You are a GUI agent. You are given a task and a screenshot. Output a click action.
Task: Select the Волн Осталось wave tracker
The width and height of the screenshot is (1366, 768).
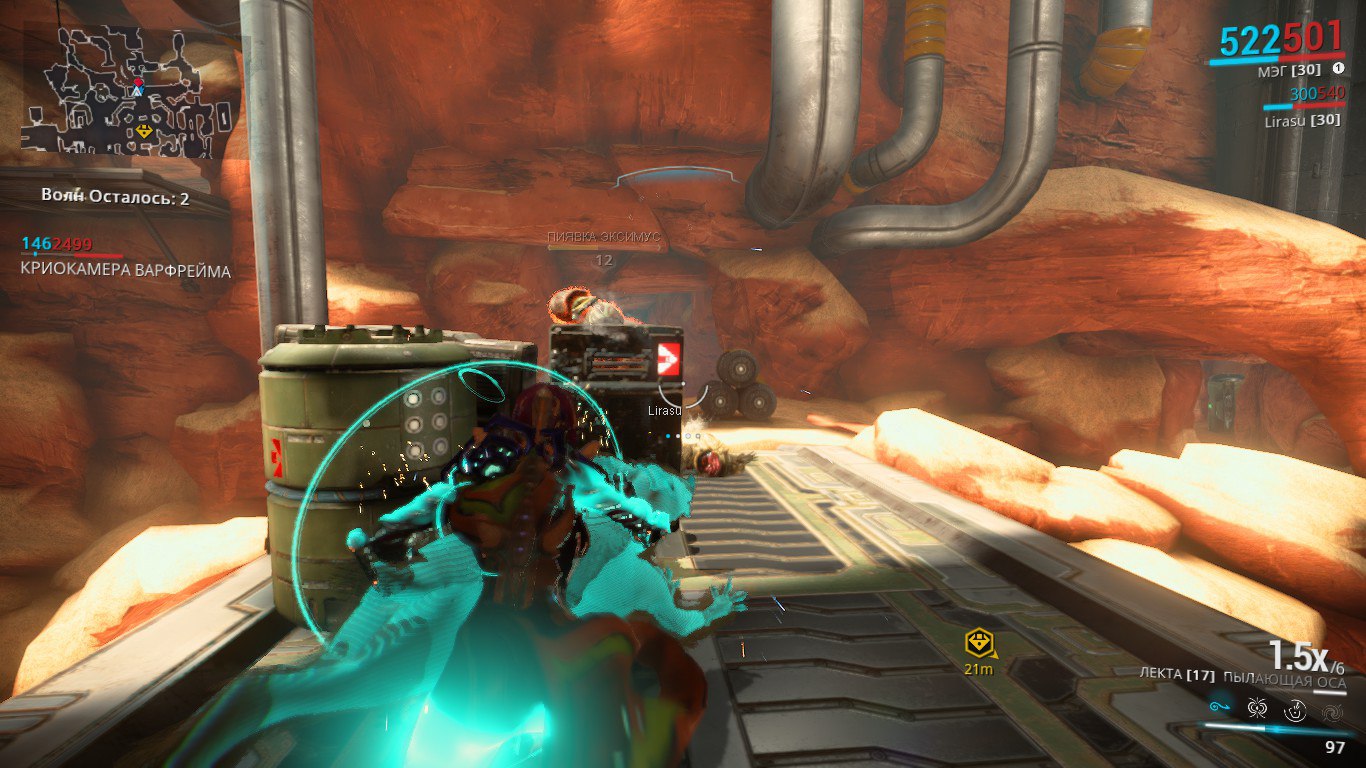click(x=115, y=198)
